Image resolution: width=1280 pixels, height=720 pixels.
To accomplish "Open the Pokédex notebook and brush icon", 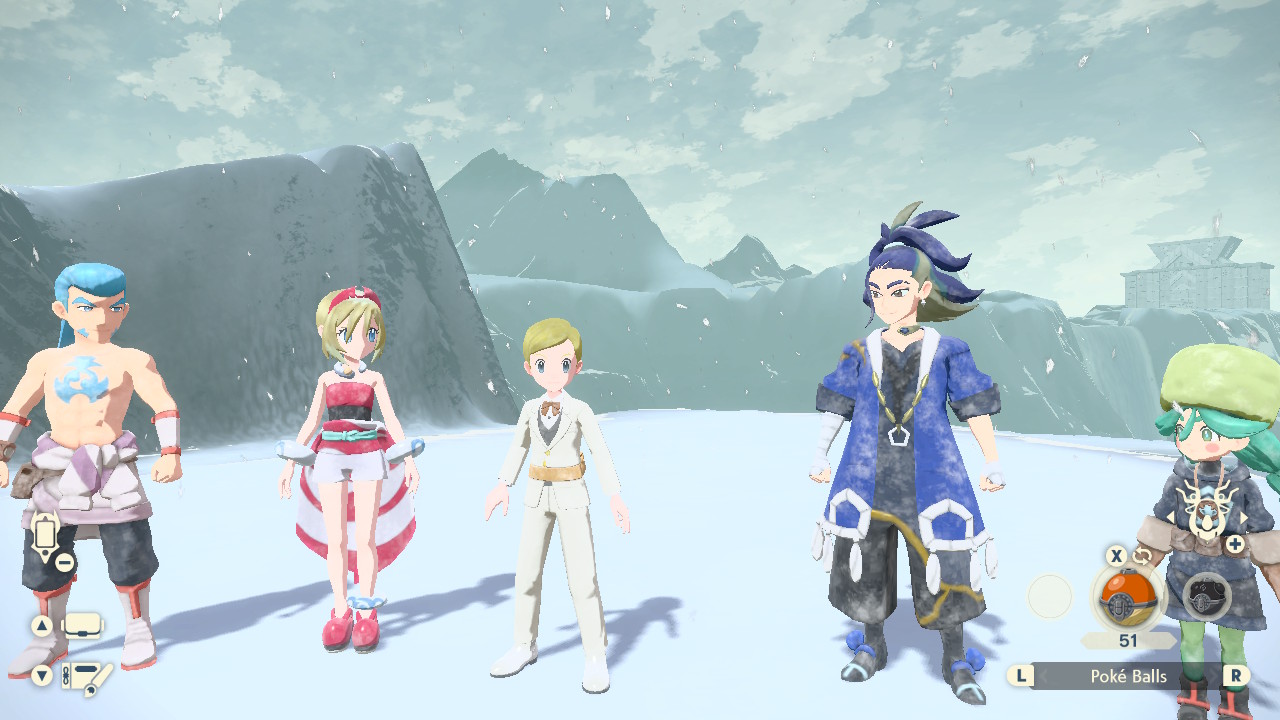I will (x=85, y=678).
